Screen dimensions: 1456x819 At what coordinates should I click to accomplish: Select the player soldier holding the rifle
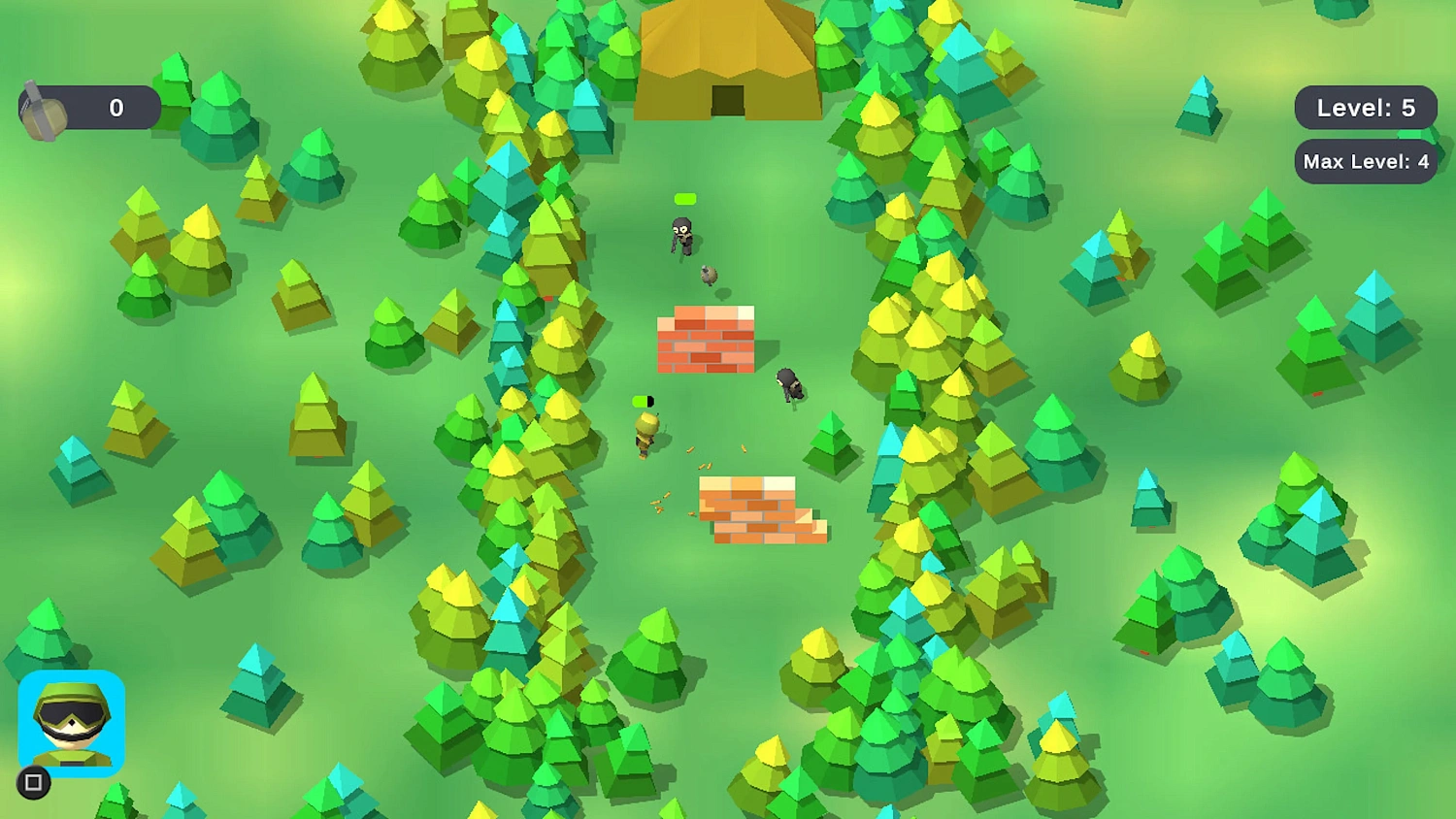[x=645, y=430]
